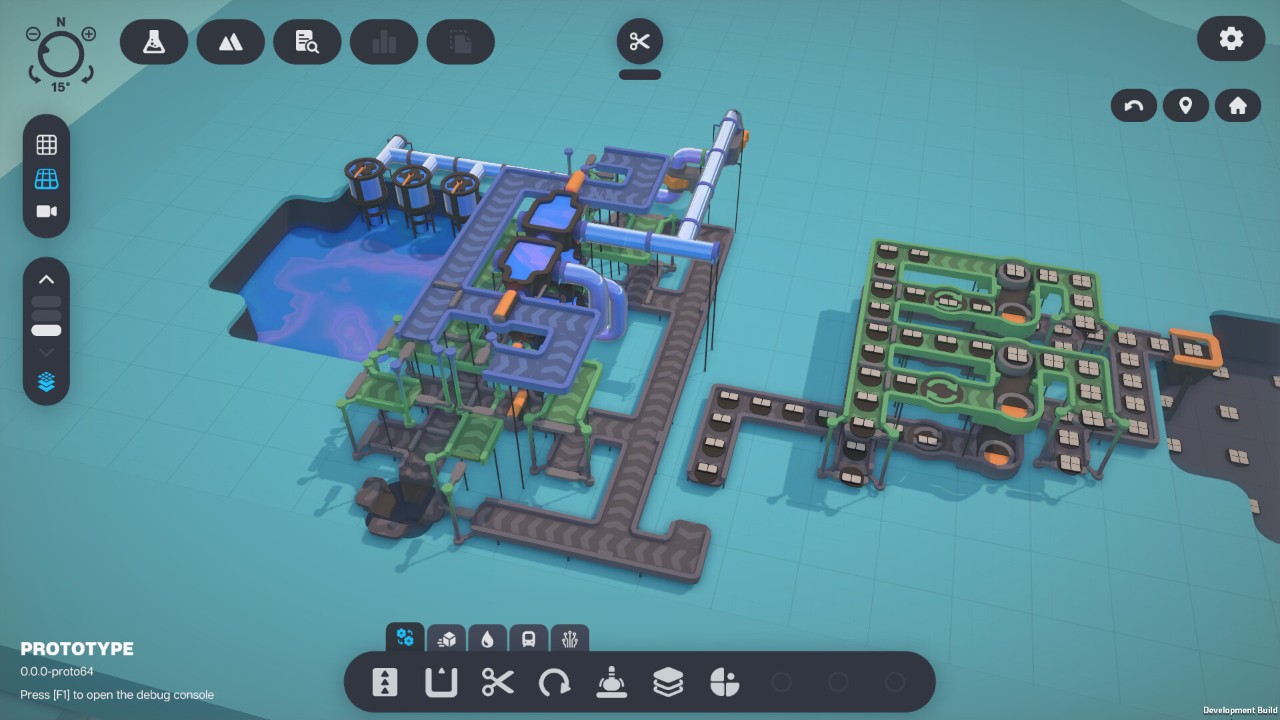This screenshot has height=720, width=1280.
Task: Select the conveyor belt tool with arrows
Action: click(384, 683)
